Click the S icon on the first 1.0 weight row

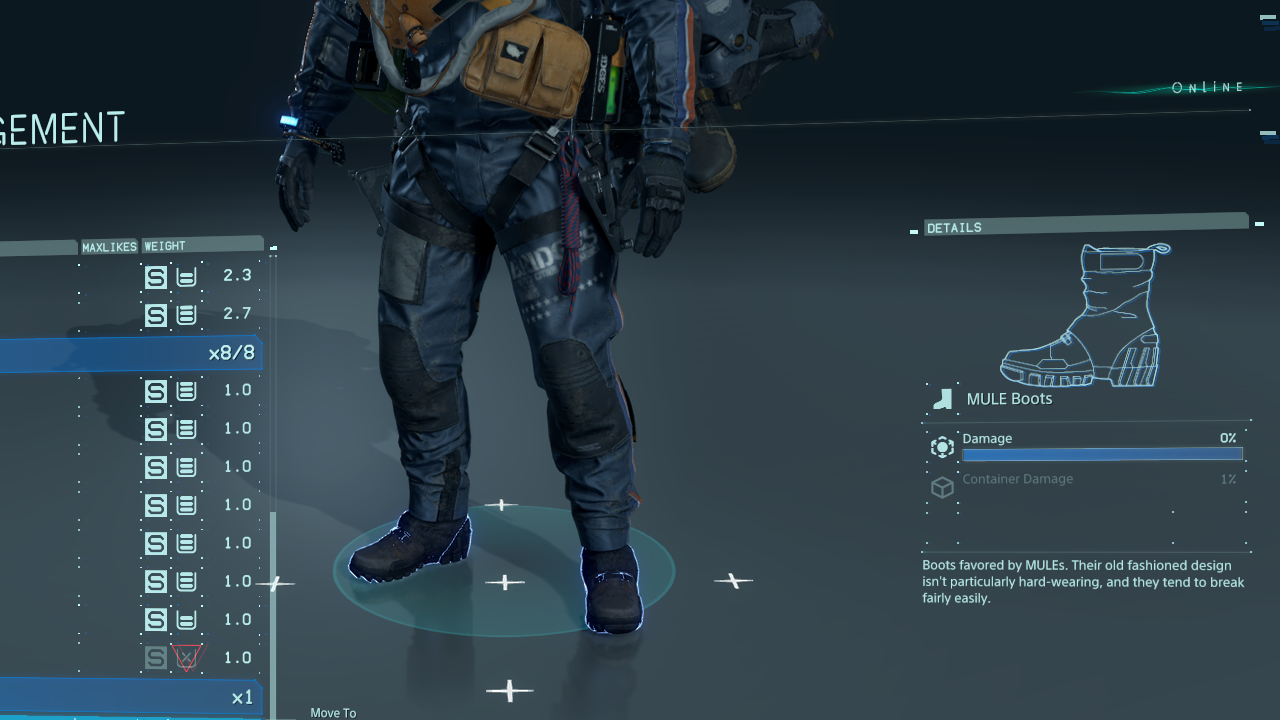(156, 391)
